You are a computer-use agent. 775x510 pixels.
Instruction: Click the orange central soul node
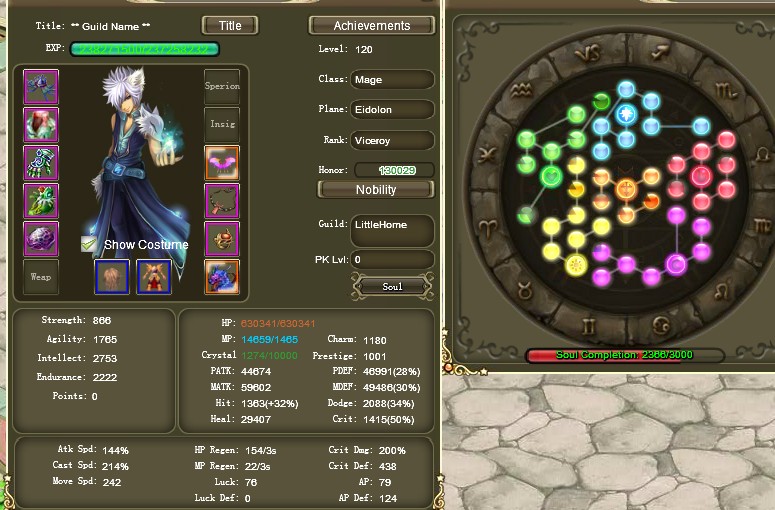[x=626, y=189]
